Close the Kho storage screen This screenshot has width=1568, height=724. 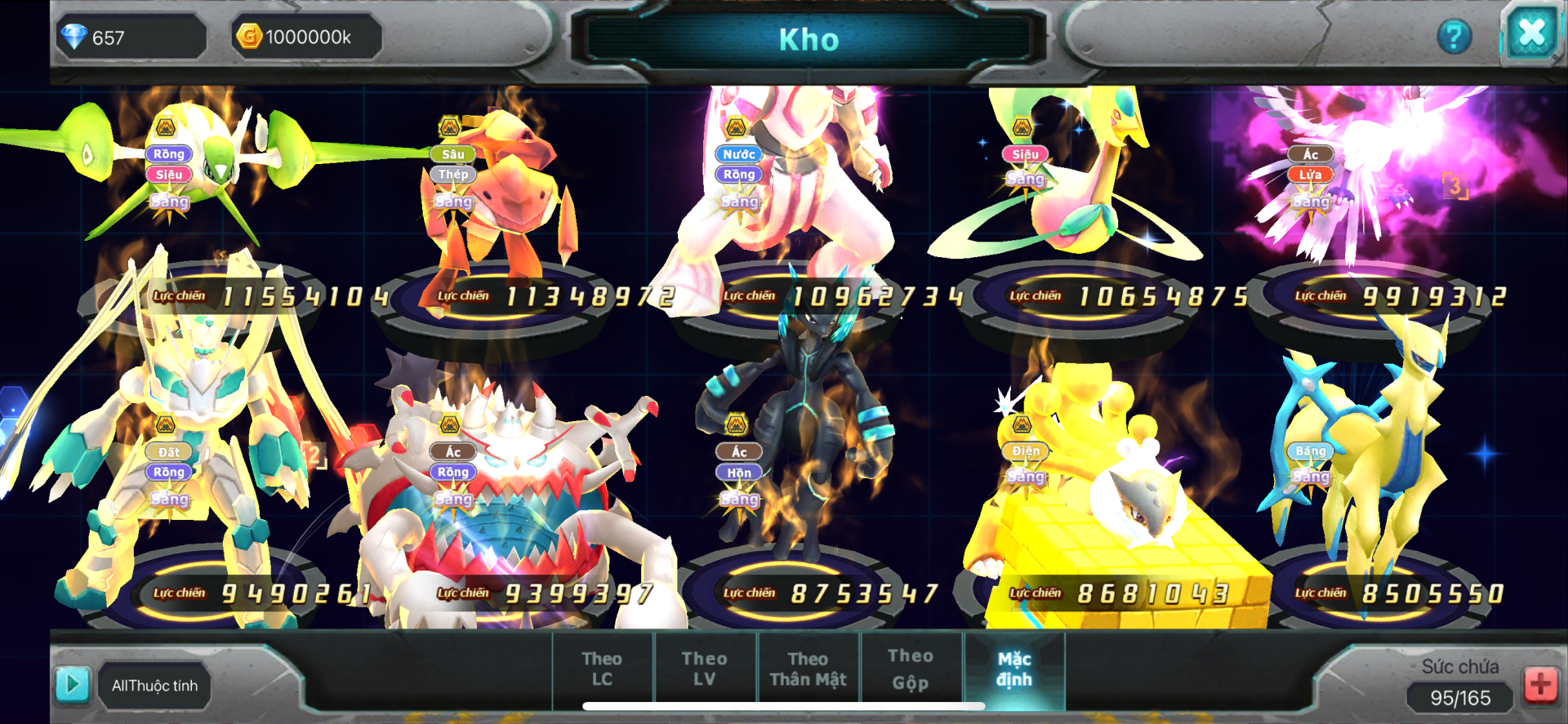pyautogui.click(x=1531, y=35)
